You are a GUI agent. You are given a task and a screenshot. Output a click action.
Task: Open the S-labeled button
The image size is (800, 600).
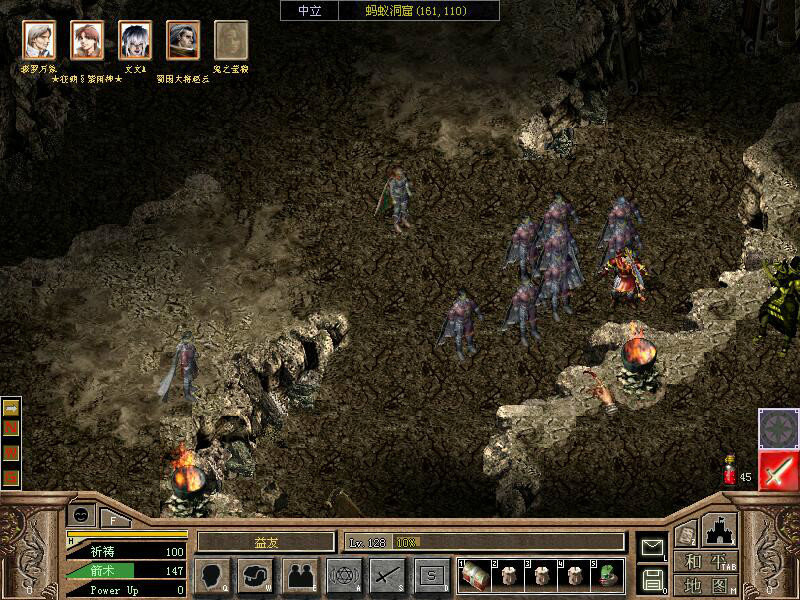point(431,575)
